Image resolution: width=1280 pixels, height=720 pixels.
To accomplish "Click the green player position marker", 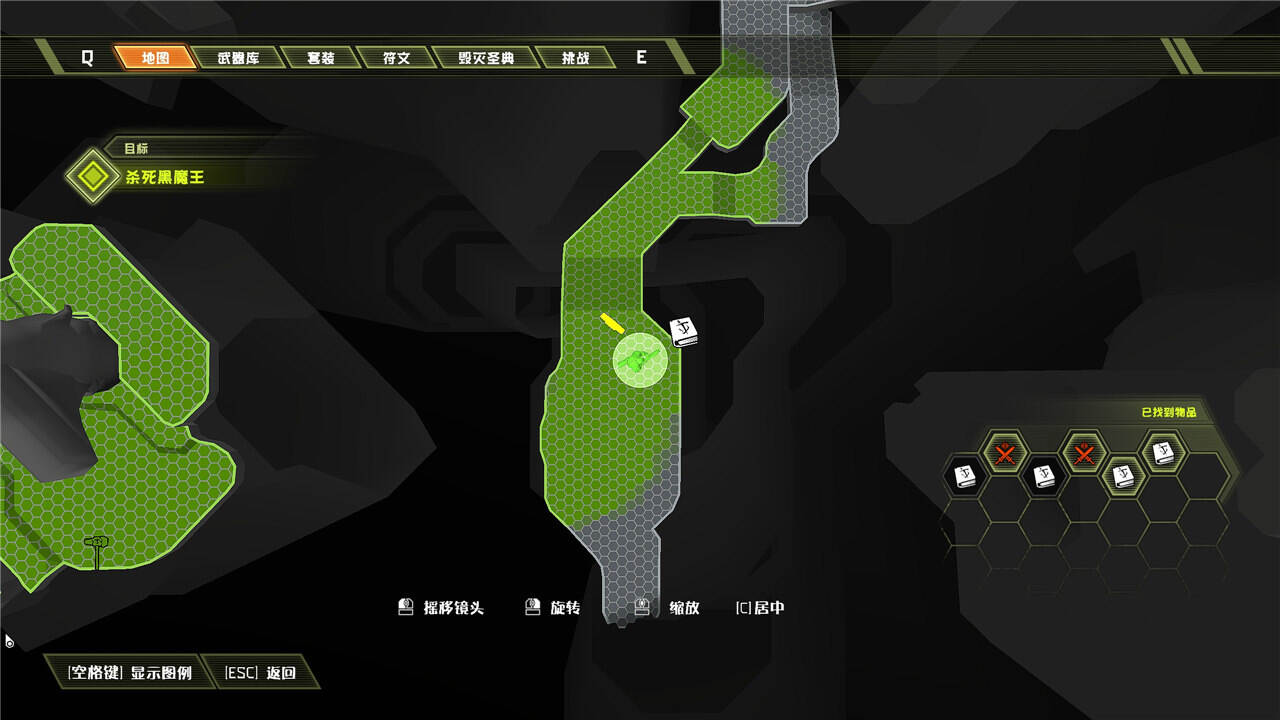I will click(640, 360).
